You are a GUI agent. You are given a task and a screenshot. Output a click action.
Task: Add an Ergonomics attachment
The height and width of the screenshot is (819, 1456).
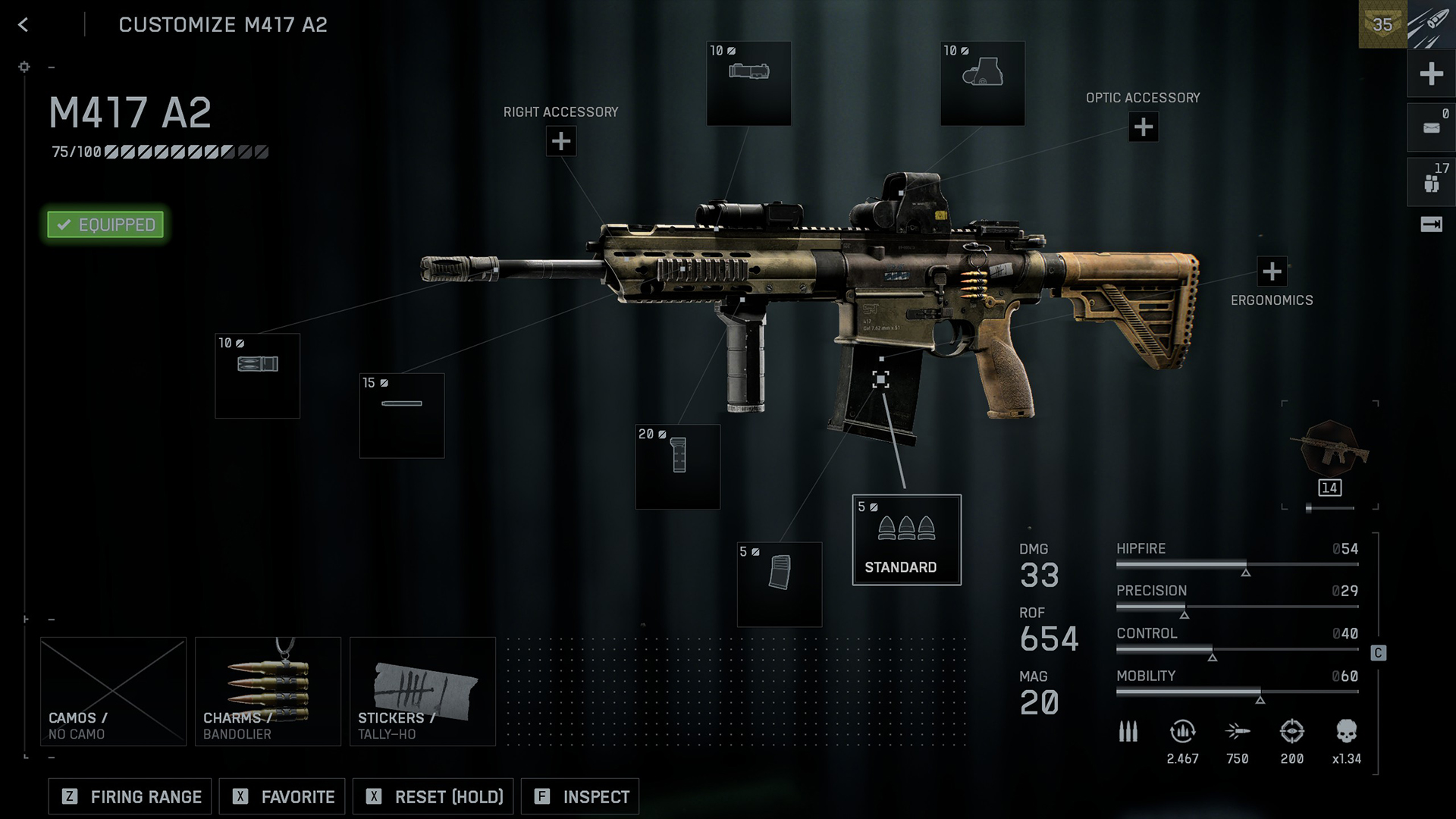click(1272, 271)
